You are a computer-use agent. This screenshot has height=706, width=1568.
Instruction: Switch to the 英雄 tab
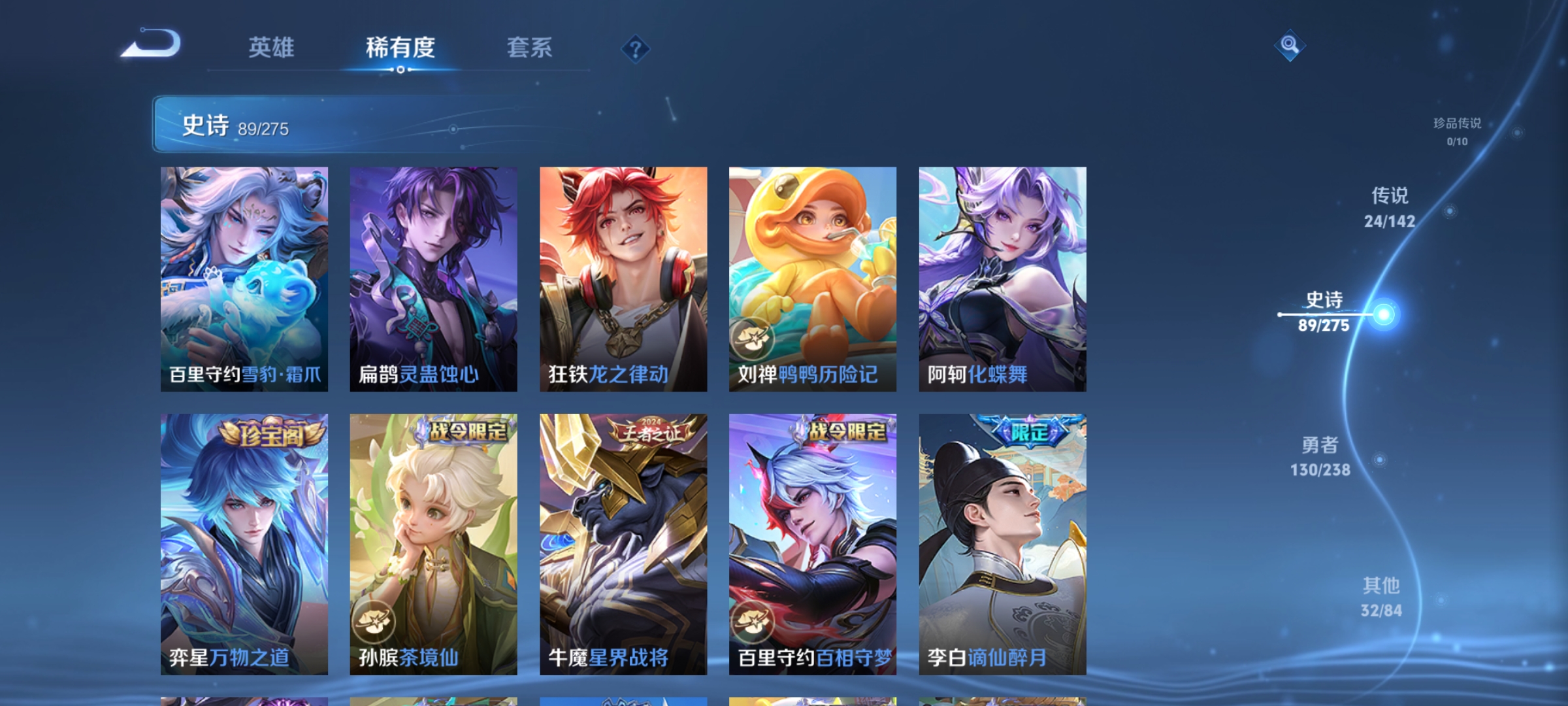click(x=271, y=48)
